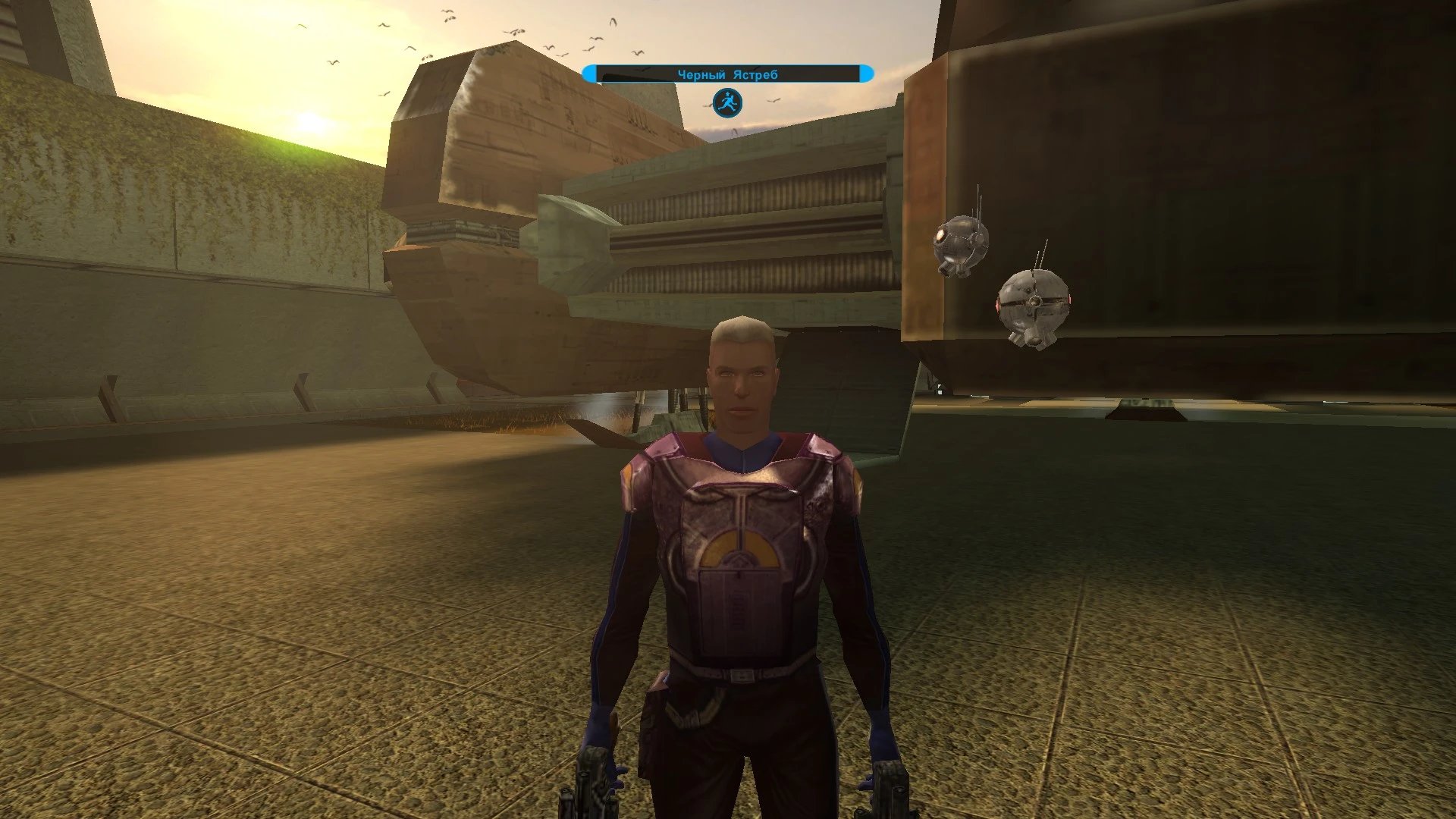Click the right rounded cap of the nameplate

pyautogui.click(x=865, y=73)
